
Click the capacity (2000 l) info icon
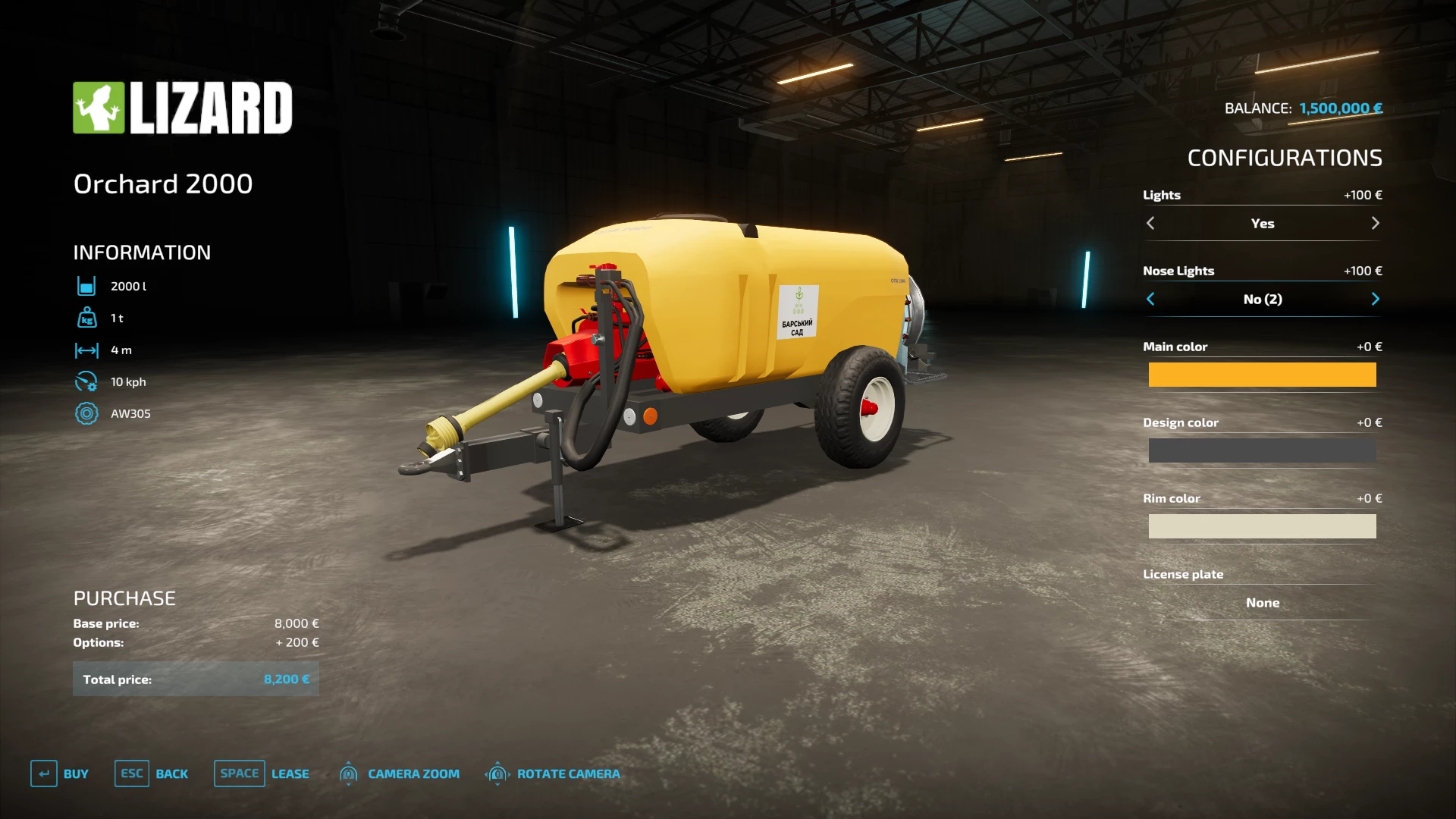point(88,286)
